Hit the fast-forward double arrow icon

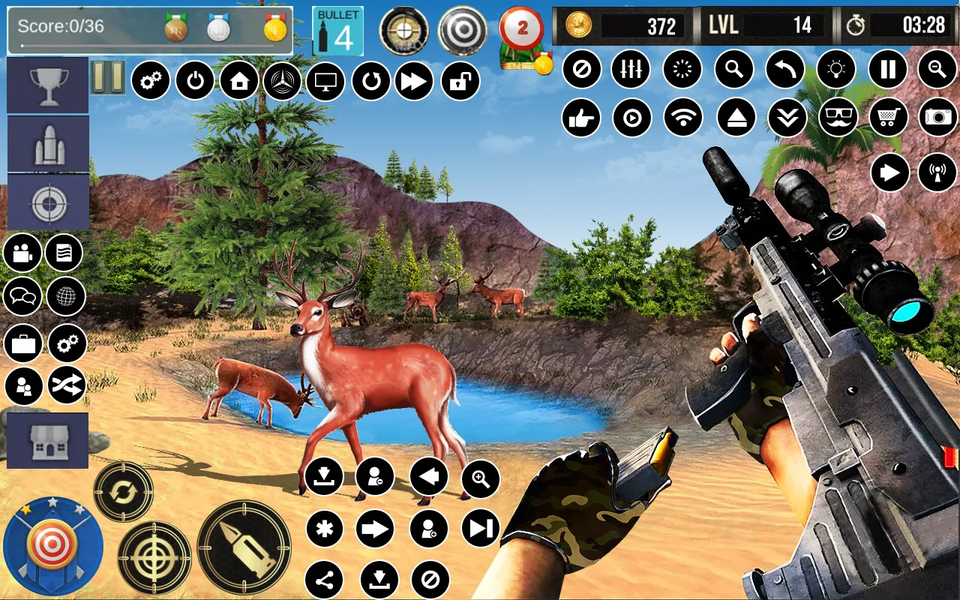[415, 80]
